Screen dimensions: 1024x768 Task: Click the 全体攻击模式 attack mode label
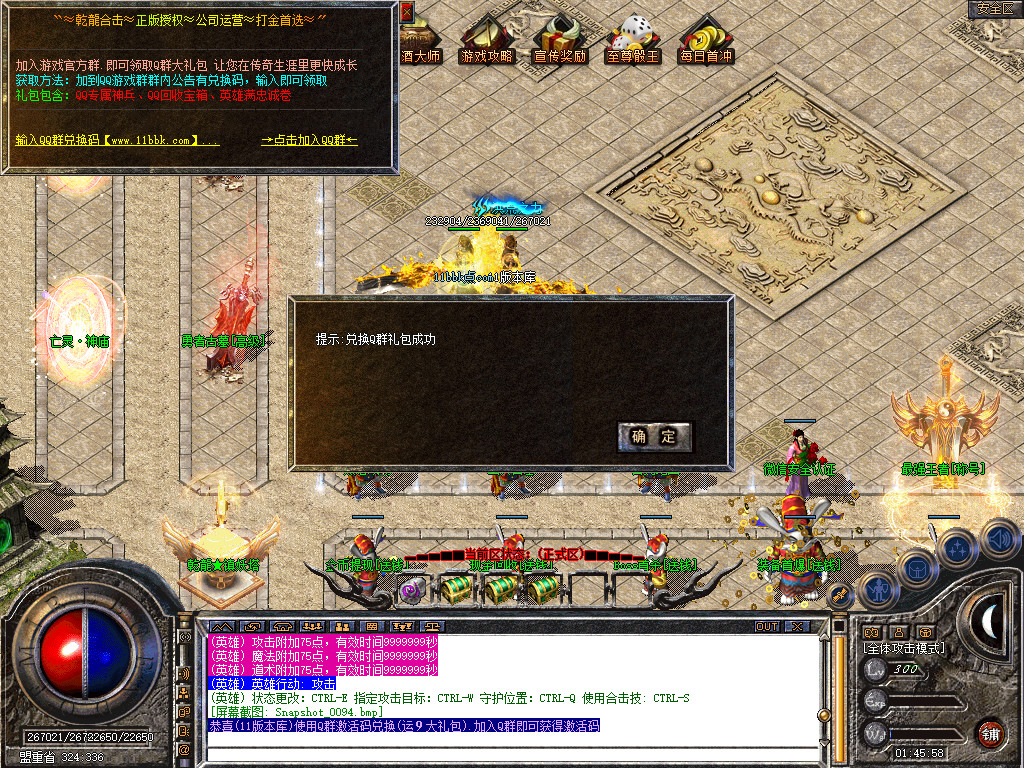904,648
